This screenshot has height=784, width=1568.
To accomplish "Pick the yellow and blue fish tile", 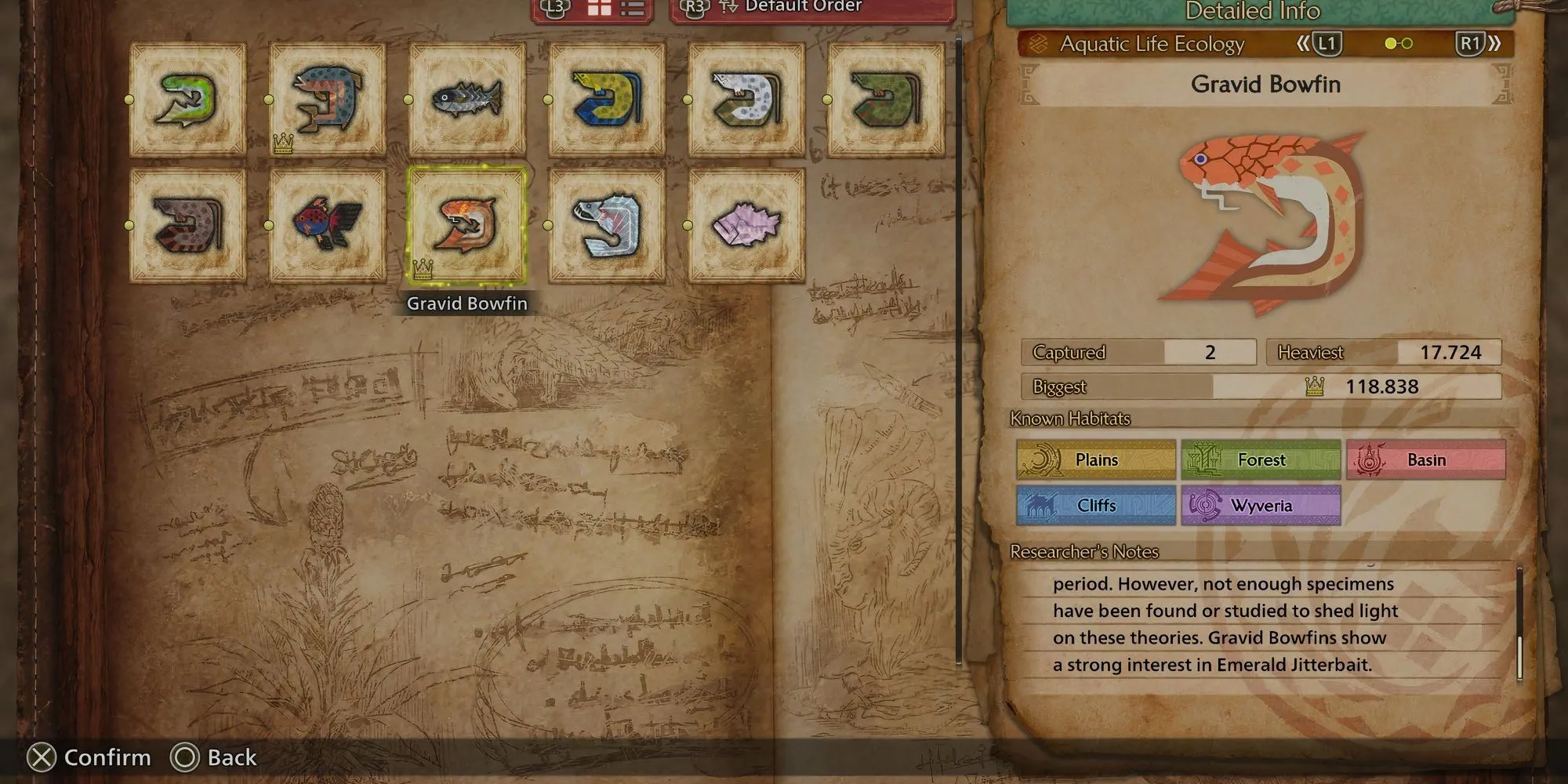I will click(x=606, y=100).
